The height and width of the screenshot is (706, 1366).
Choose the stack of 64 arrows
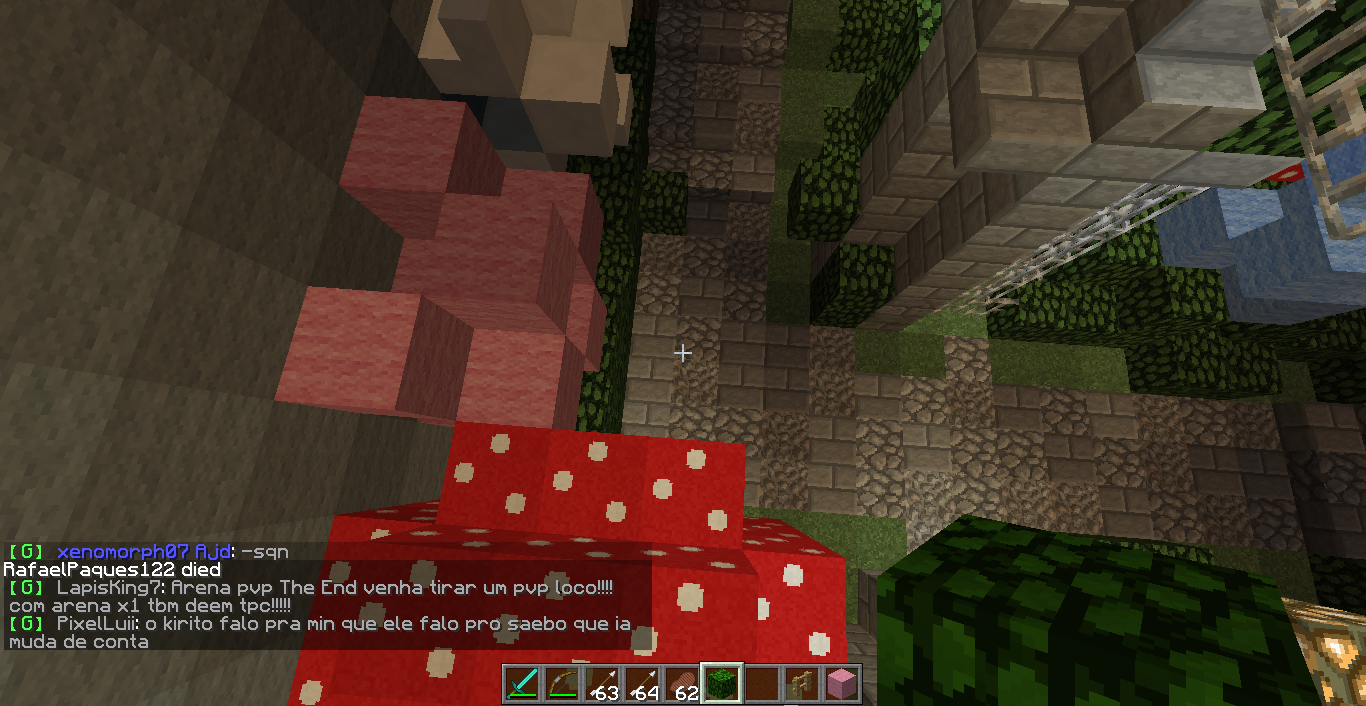pyautogui.click(x=641, y=684)
